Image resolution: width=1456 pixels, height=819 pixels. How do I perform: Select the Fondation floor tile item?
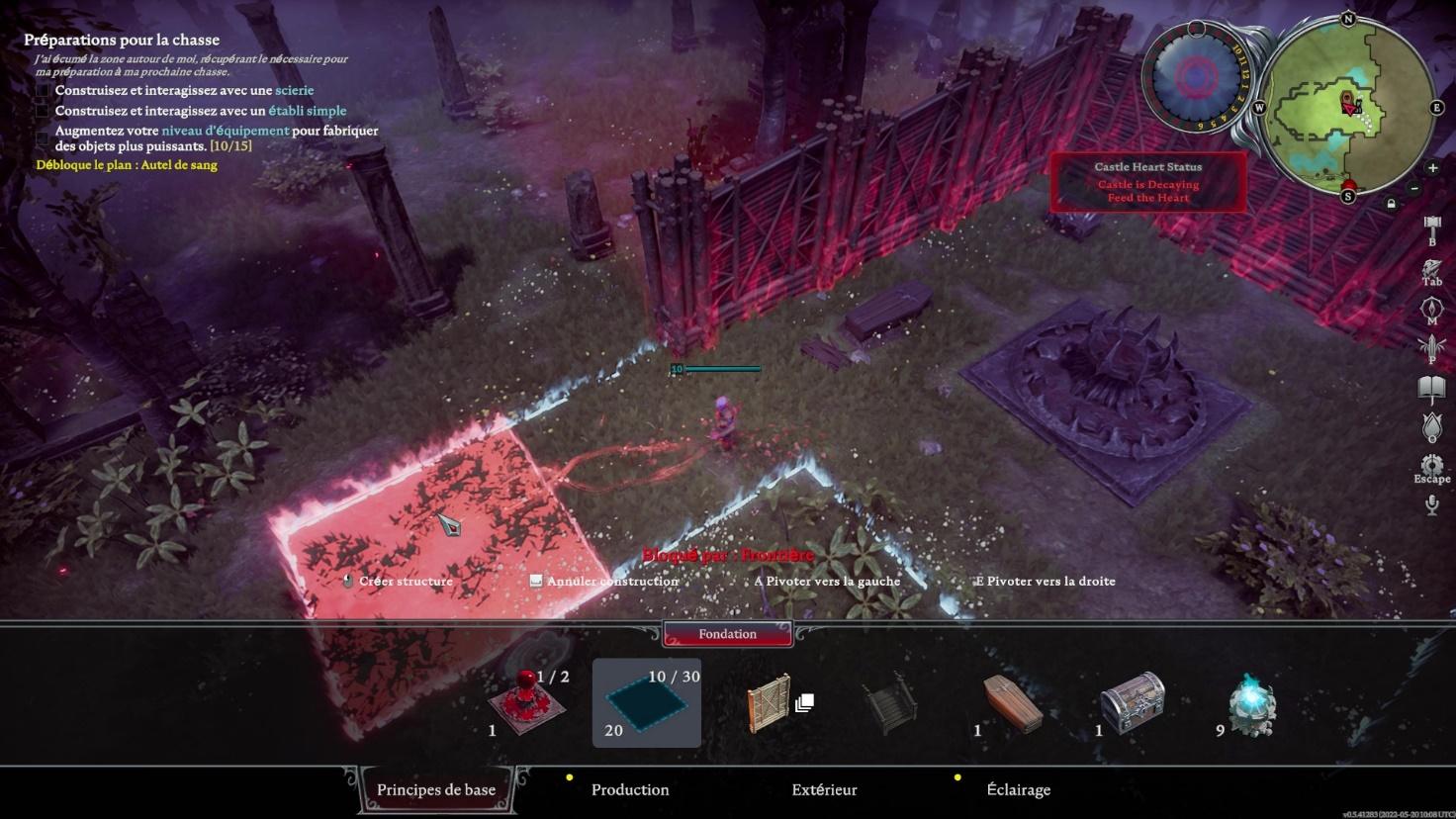647,704
